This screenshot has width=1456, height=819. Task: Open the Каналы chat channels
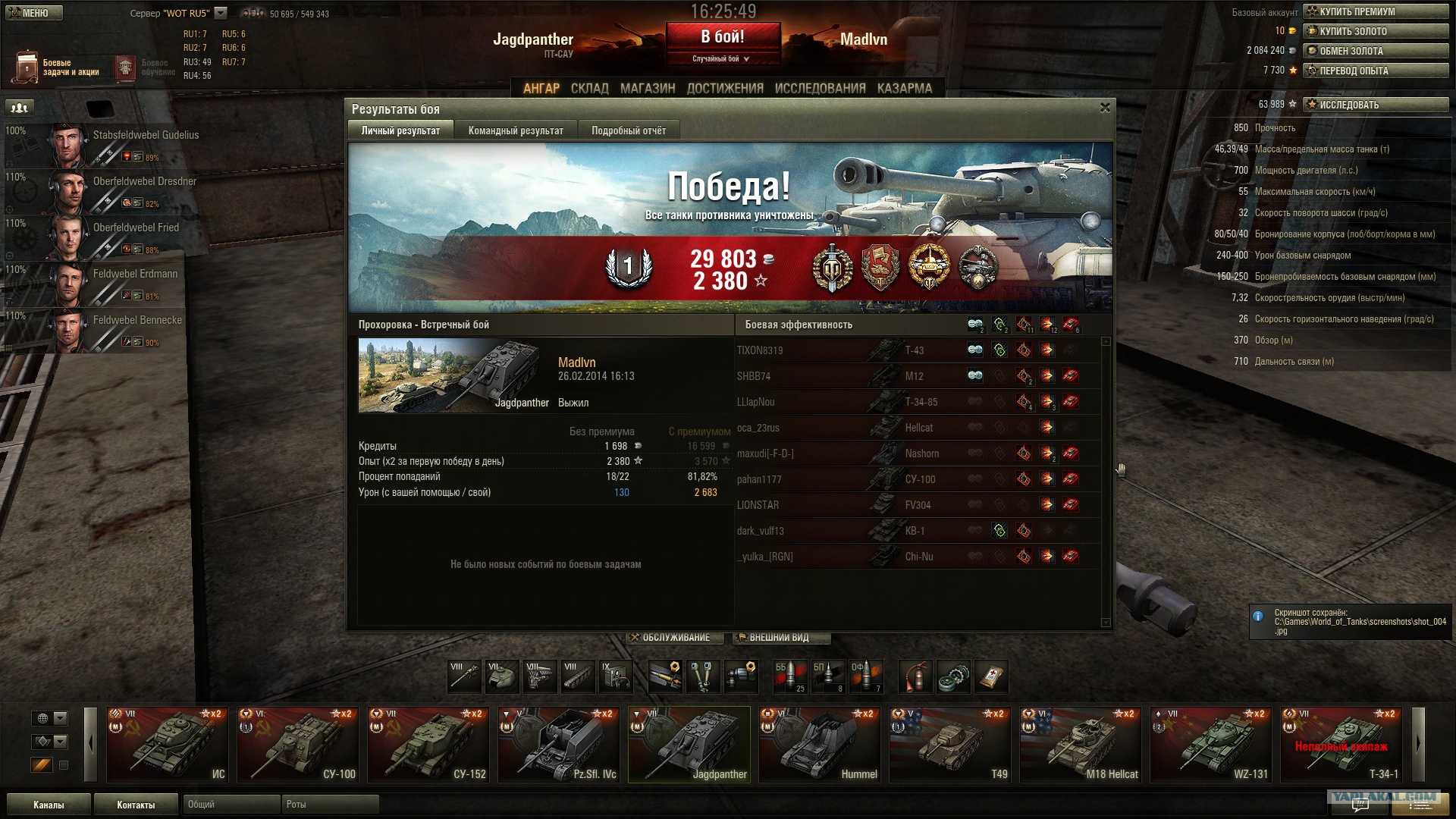pos(49,805)
